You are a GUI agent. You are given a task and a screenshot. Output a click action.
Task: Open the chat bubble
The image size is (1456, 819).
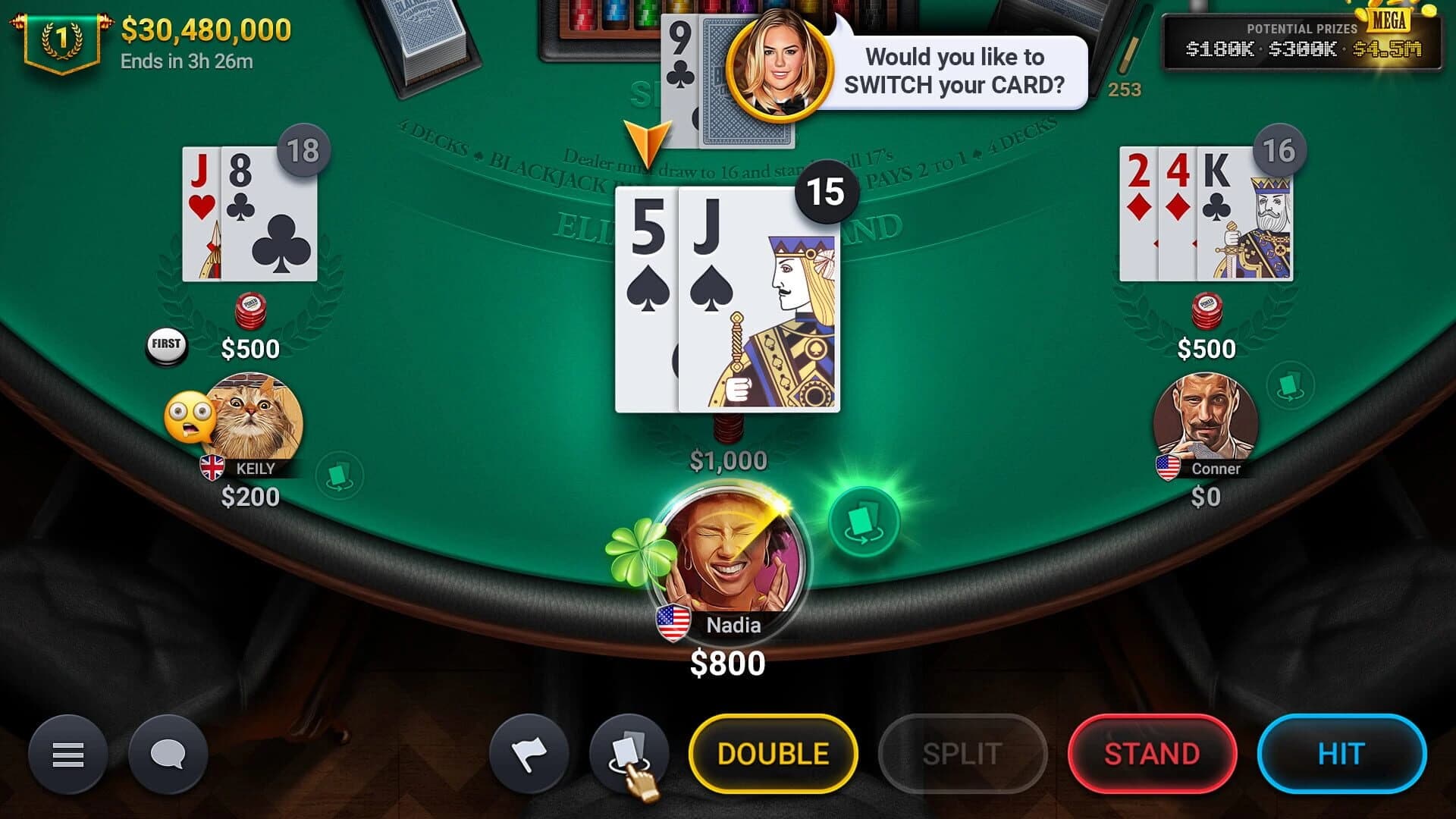tap(168, 755)
